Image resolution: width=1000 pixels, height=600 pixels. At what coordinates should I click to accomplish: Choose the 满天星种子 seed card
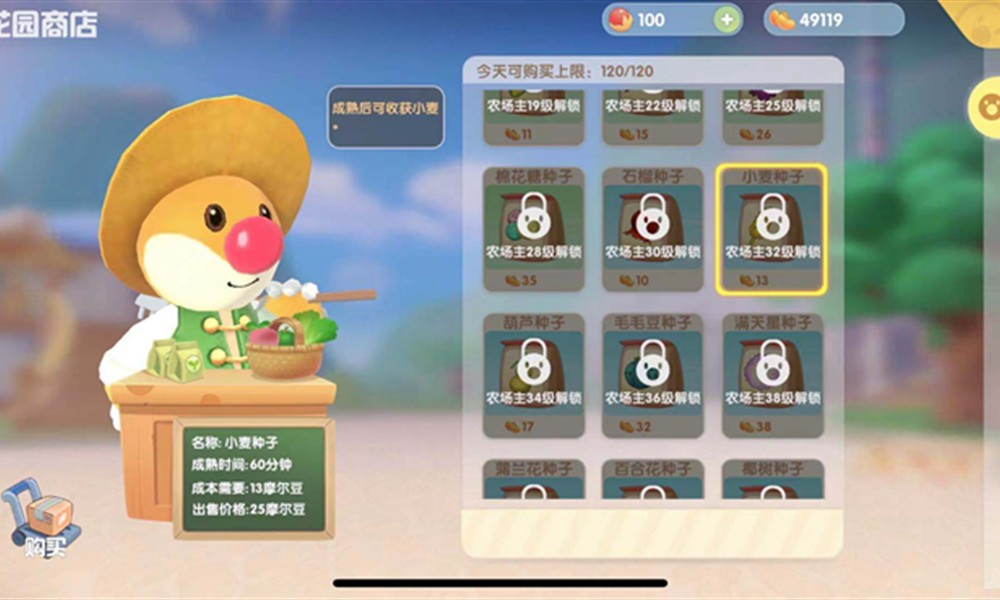tap(771, 376)
